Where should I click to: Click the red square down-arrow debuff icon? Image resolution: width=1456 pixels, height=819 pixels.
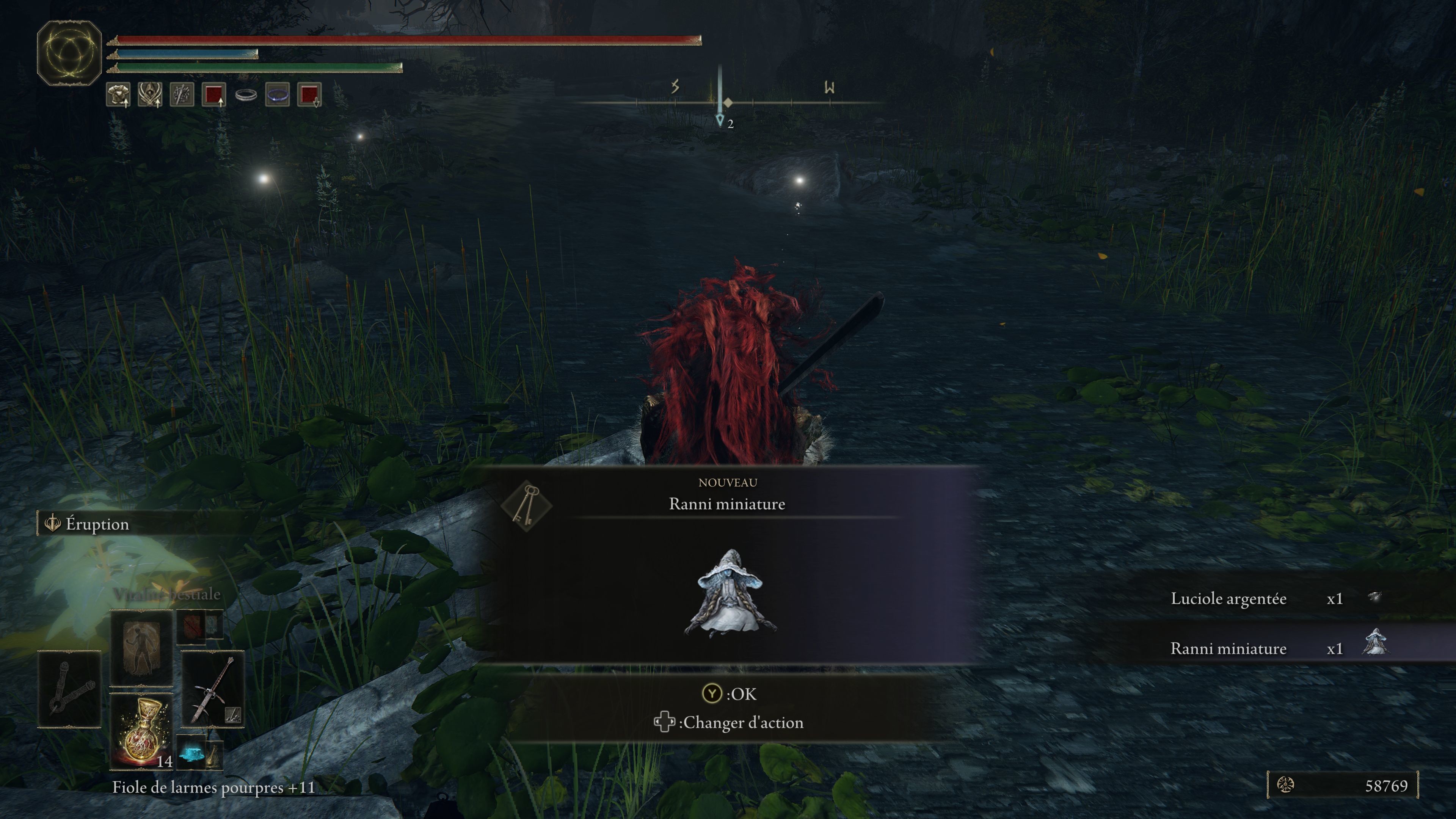point(309,94)
